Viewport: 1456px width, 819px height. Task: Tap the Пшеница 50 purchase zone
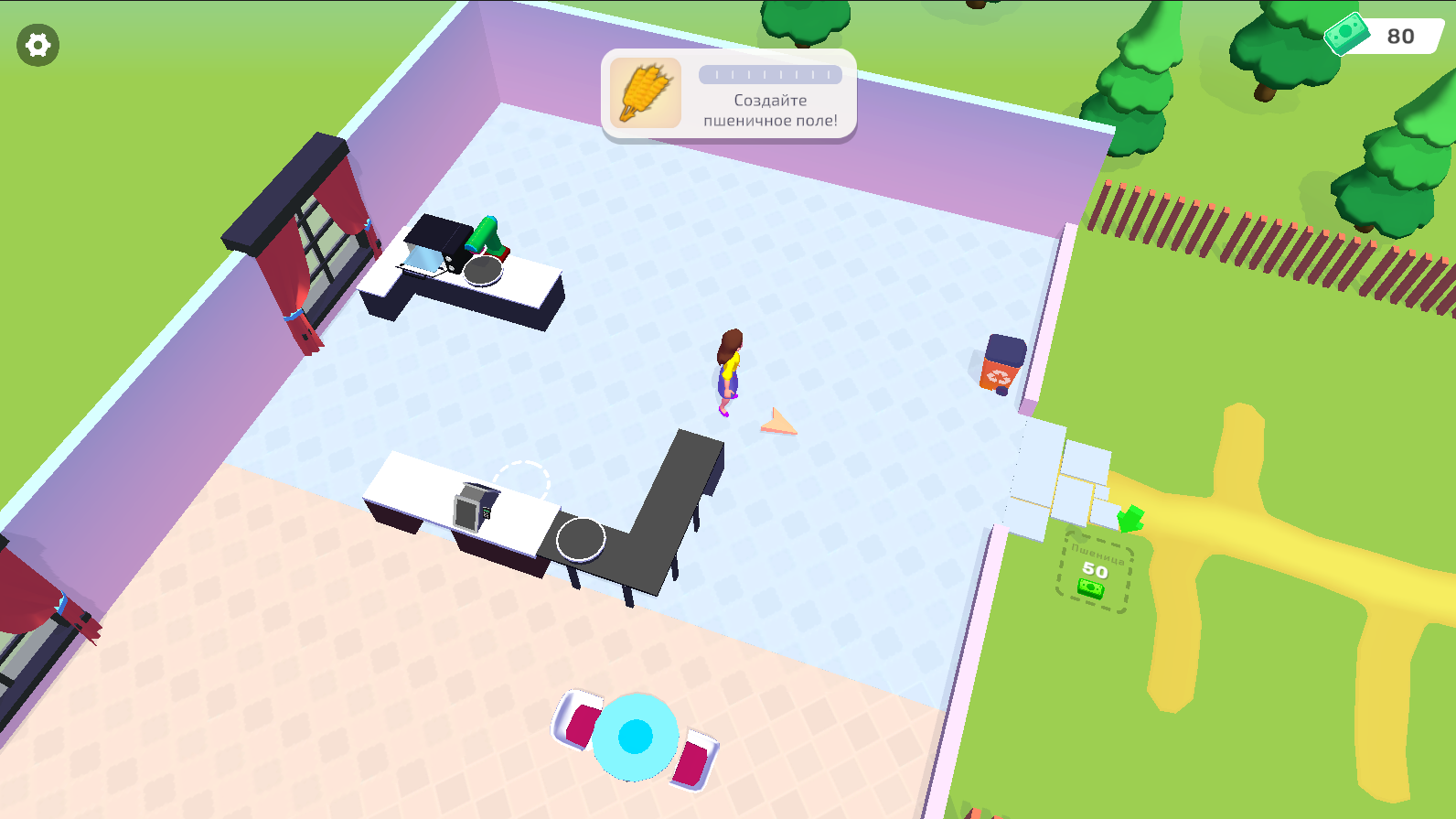[1094, 567]
